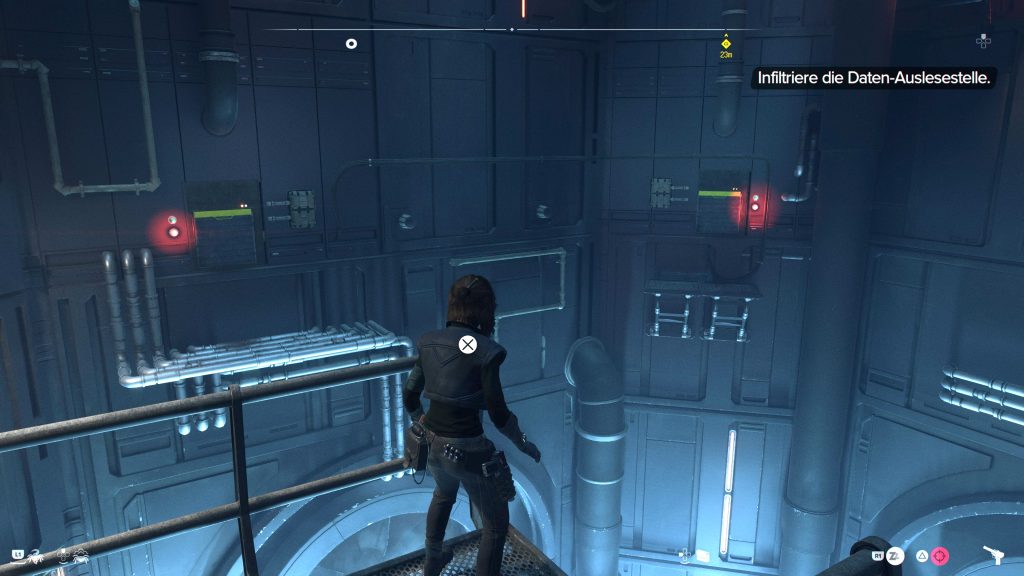The image size is (1024, 576).
Task: Activate the pink crosshair ability icon
Action: click(x=940, y=556)
